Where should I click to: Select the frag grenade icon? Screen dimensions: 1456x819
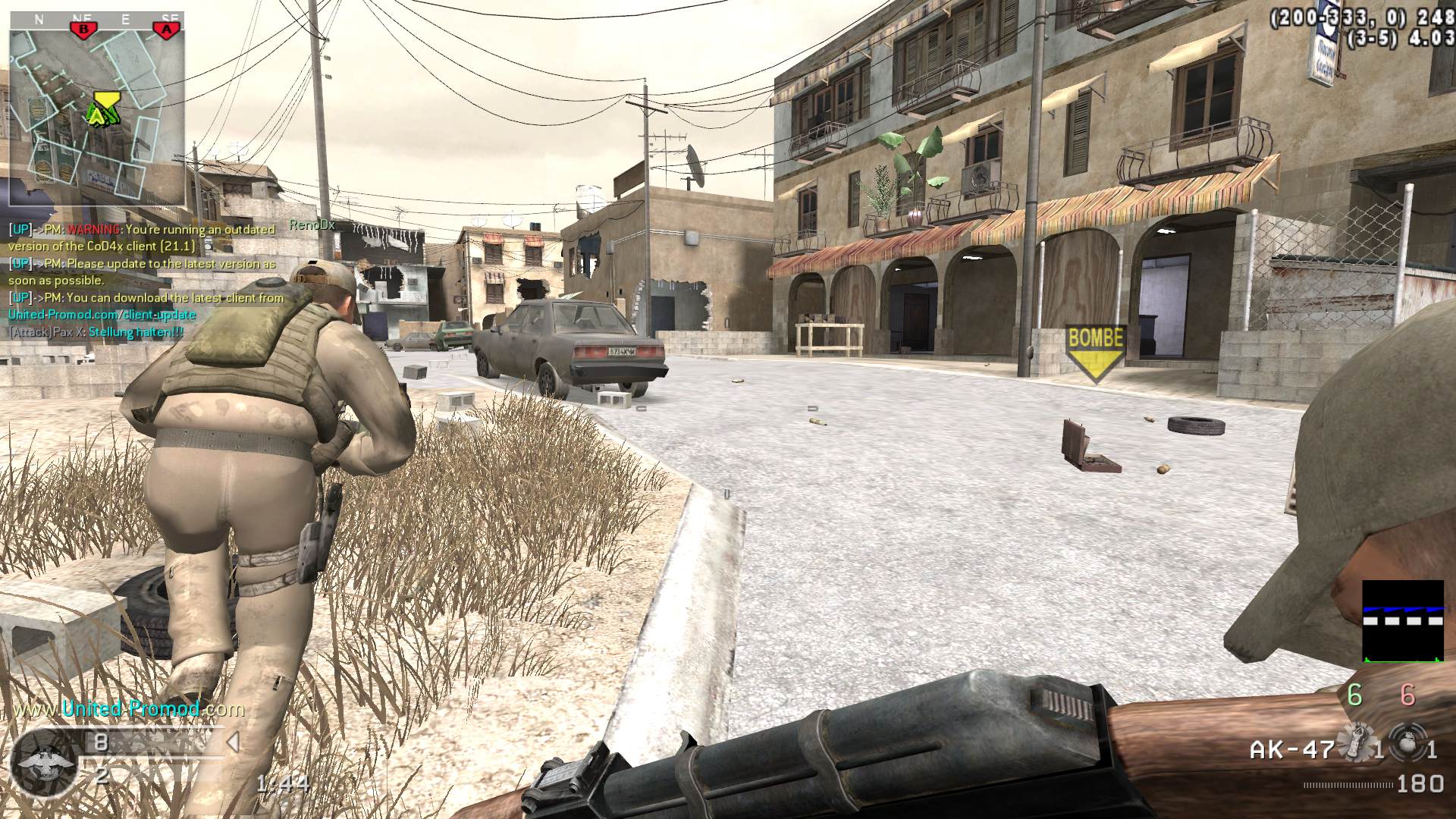[x=1407, y=744]
